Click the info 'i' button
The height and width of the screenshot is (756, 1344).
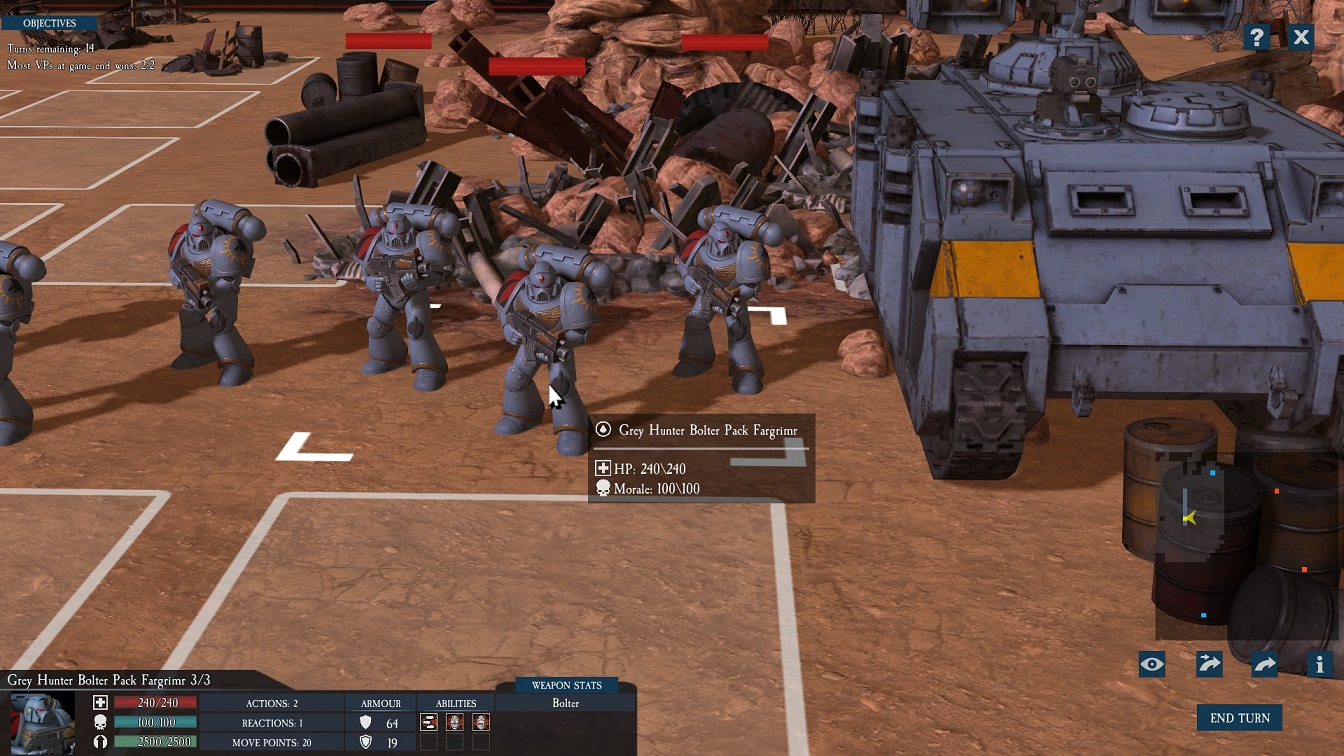[1319, 664]
